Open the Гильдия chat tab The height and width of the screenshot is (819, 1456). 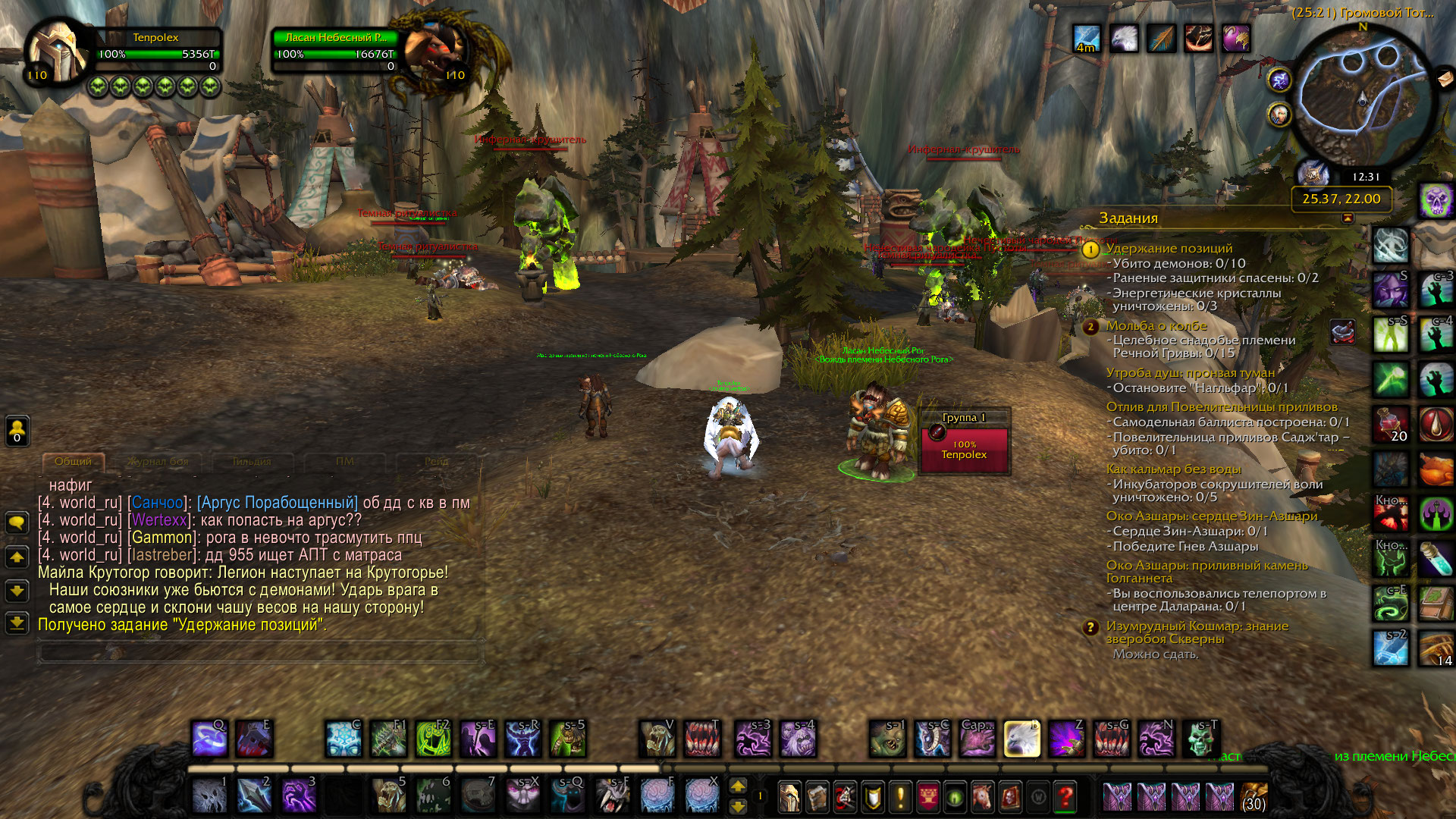click(251, 461)
